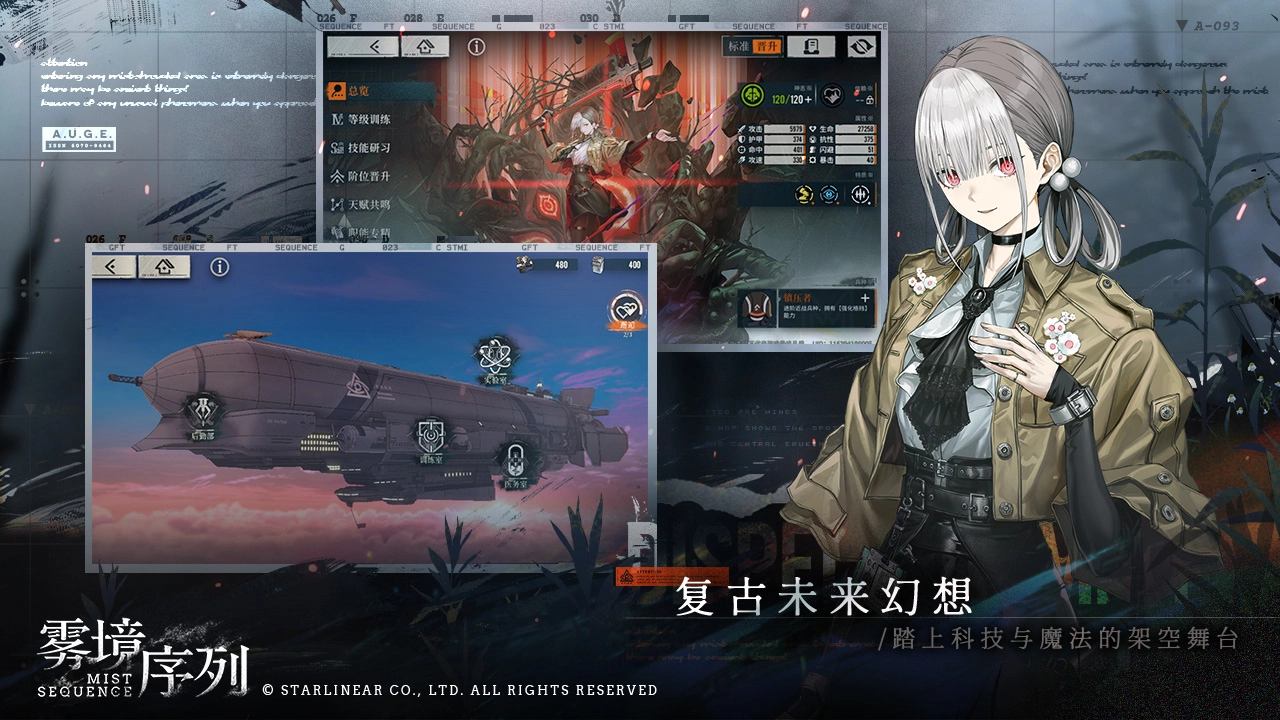The image size is (1280, 720).
Task: Select the first circular trait icon under the stats
Action: click(x=803, y=194)
